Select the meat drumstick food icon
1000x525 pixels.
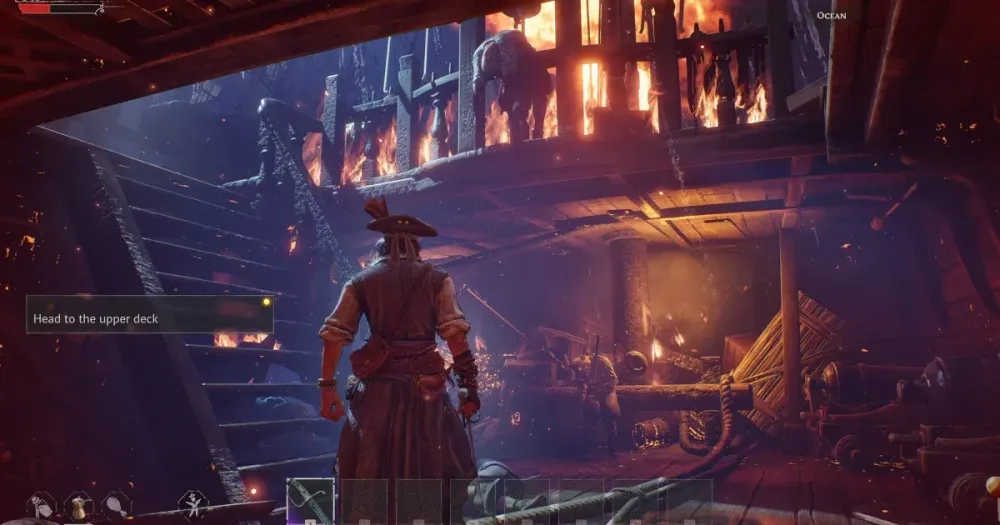[x=116, y=505]
